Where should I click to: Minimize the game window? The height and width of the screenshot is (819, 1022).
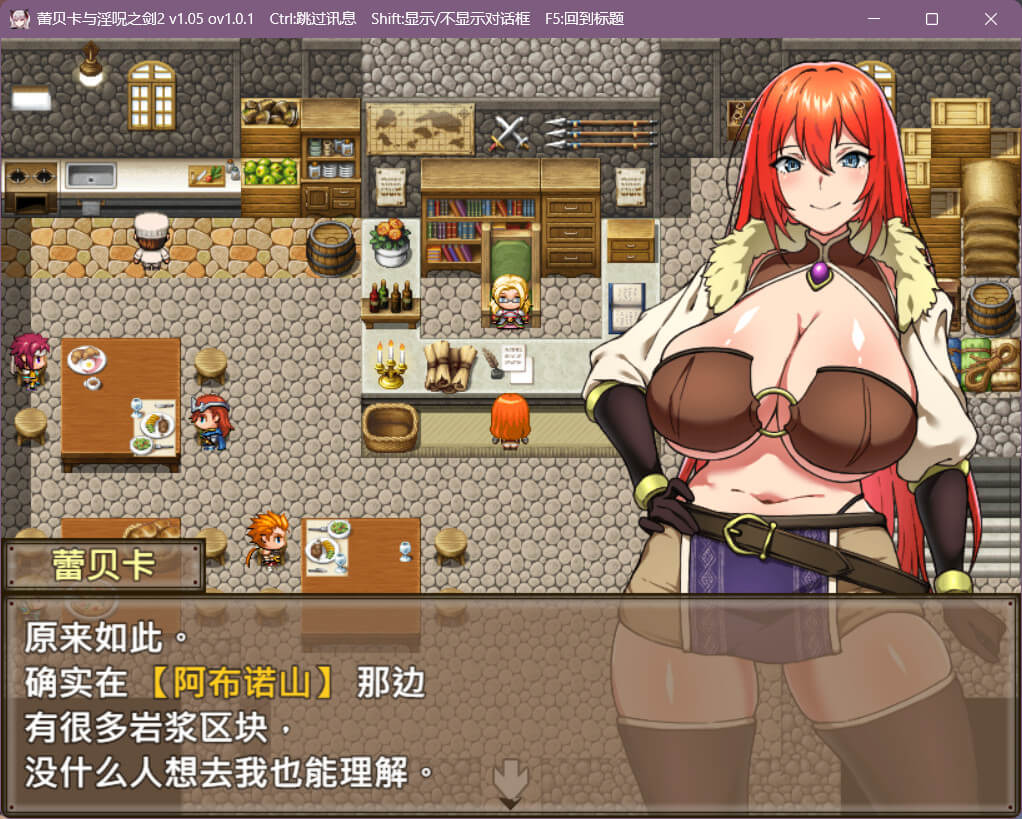[x=873, y=19]
